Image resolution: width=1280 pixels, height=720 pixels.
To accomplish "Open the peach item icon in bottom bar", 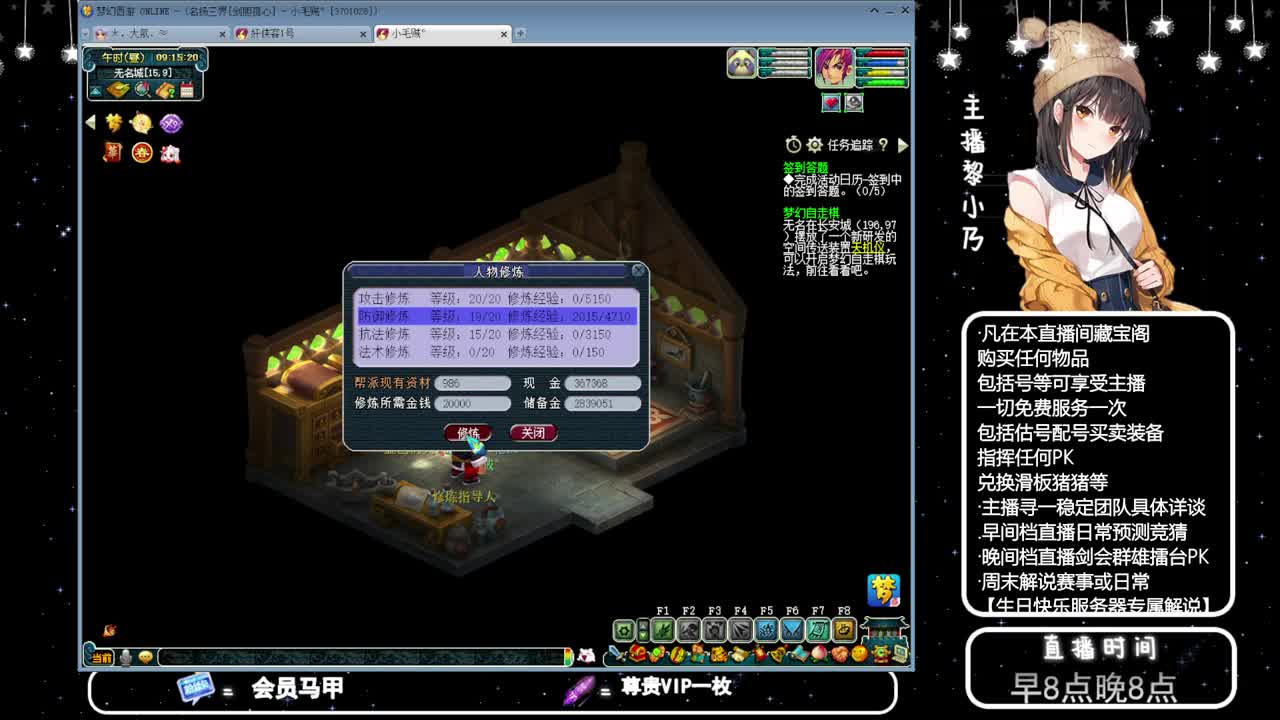I will tap(818, 653).
